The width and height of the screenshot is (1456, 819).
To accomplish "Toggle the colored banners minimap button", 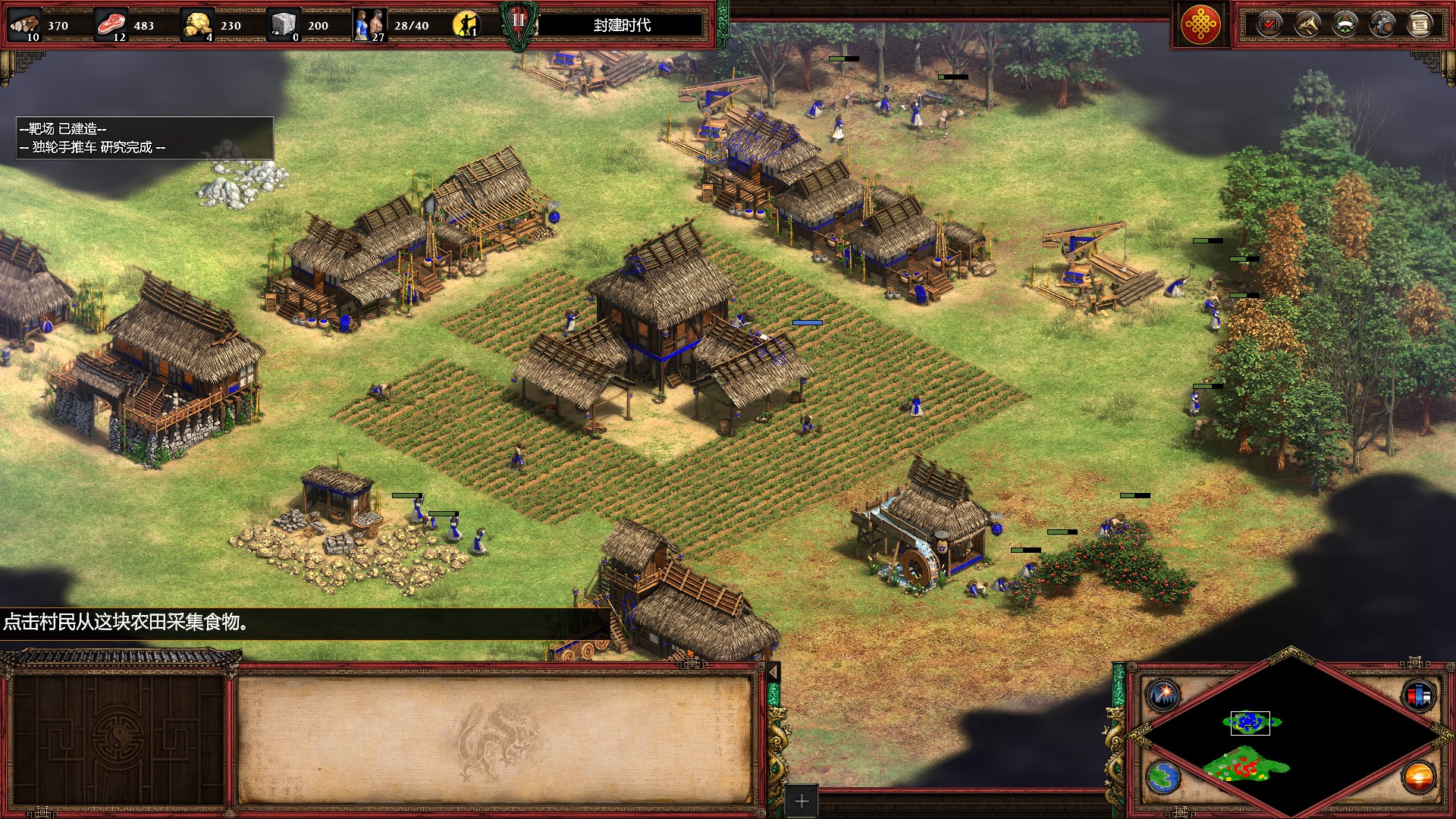I will pos(1419,694).
